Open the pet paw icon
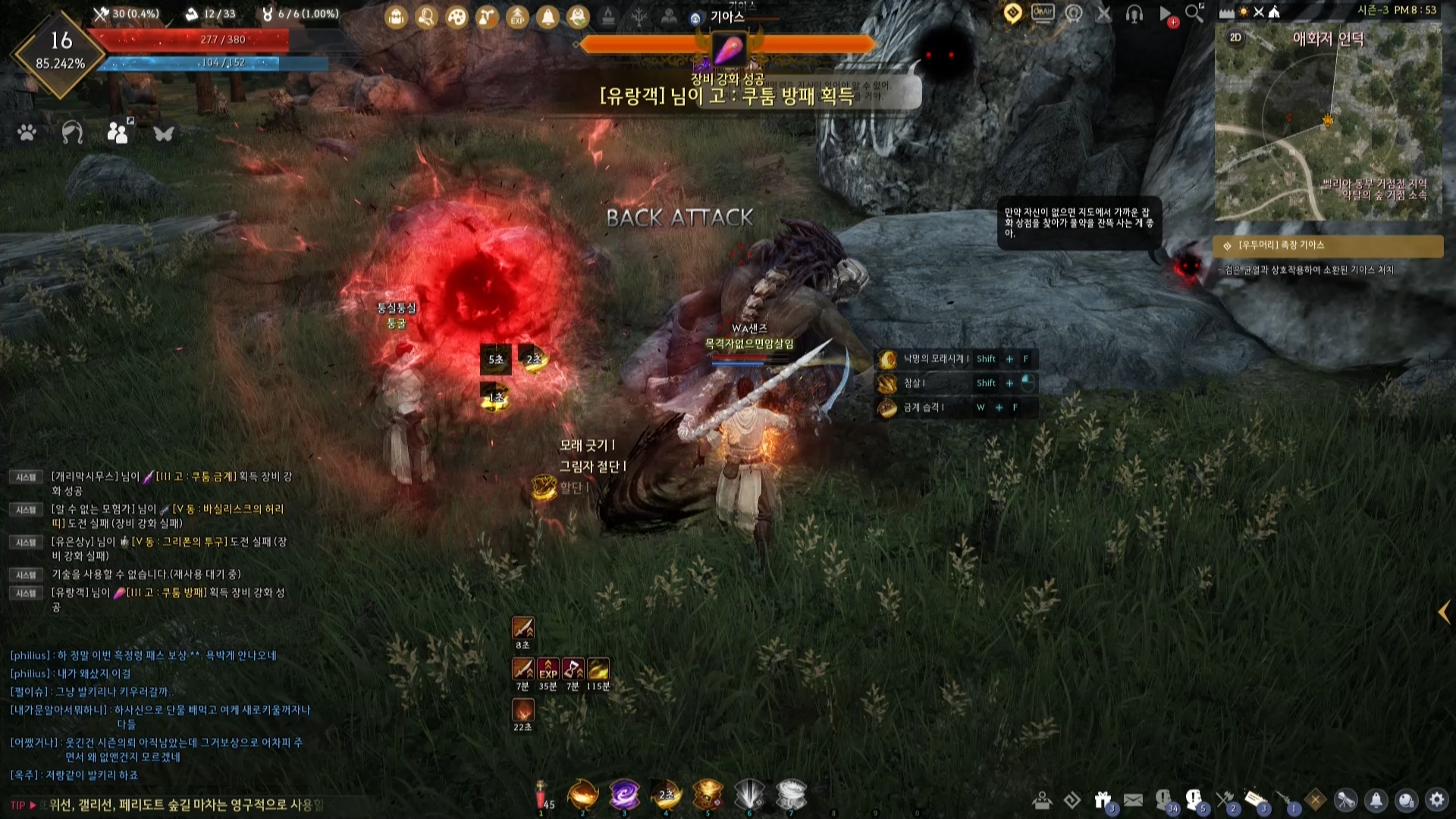1456x819 pixels. (x=27, y=133)
